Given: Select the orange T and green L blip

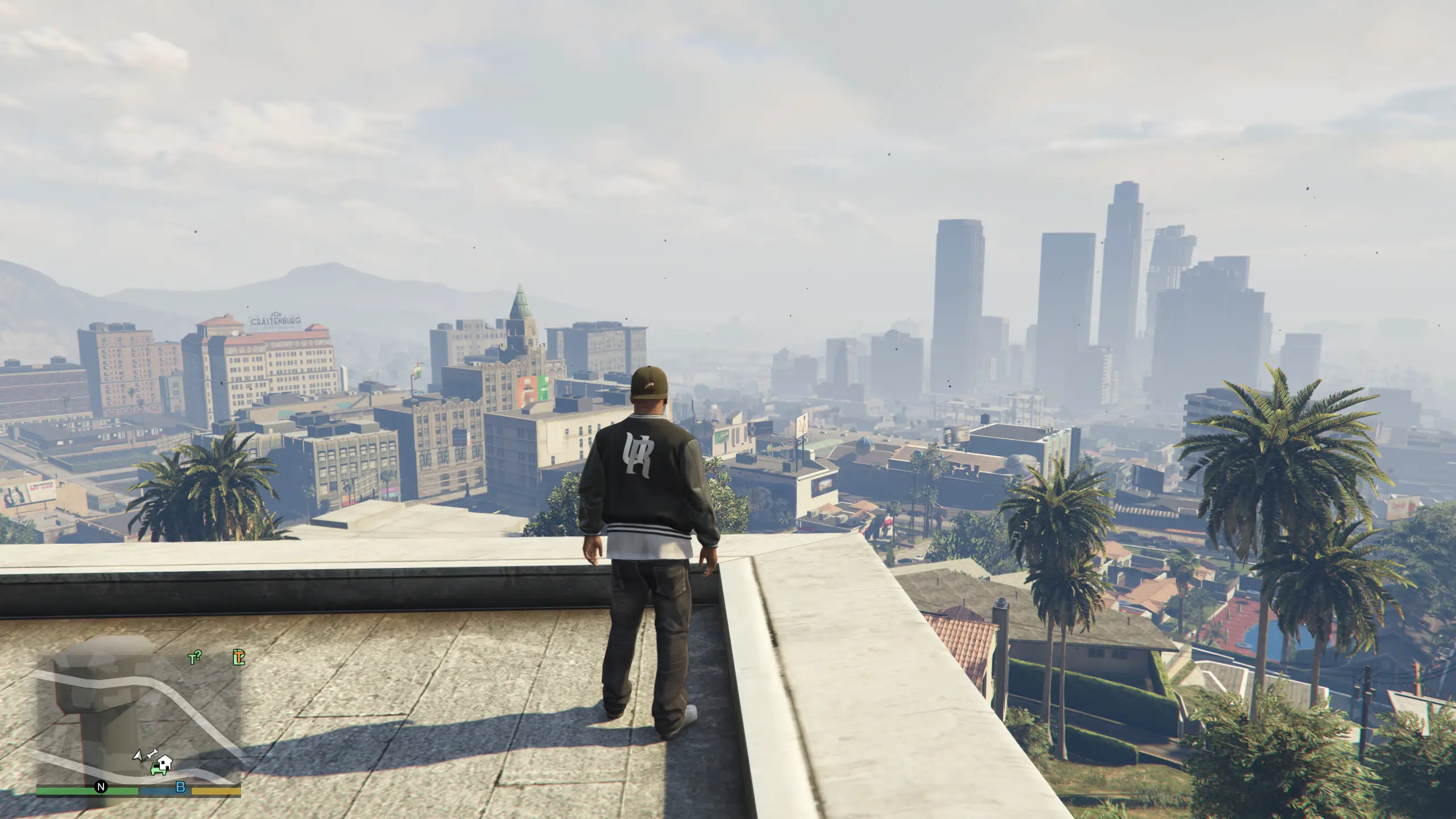Looking at the screenshot, I should tap(239, 657).
